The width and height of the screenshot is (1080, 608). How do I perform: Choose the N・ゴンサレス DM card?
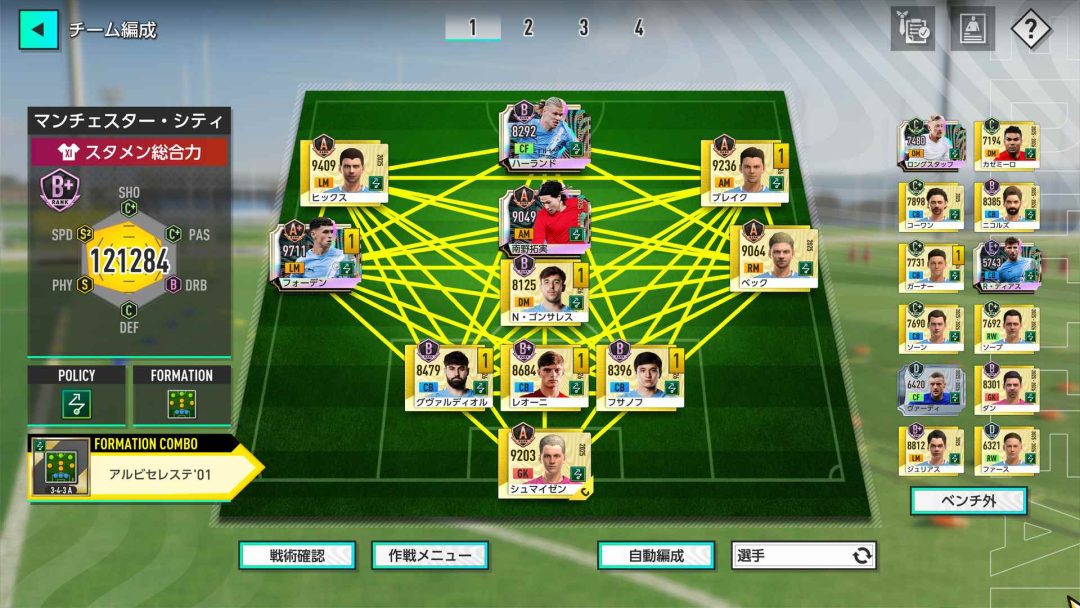click(x=545, y=290)
